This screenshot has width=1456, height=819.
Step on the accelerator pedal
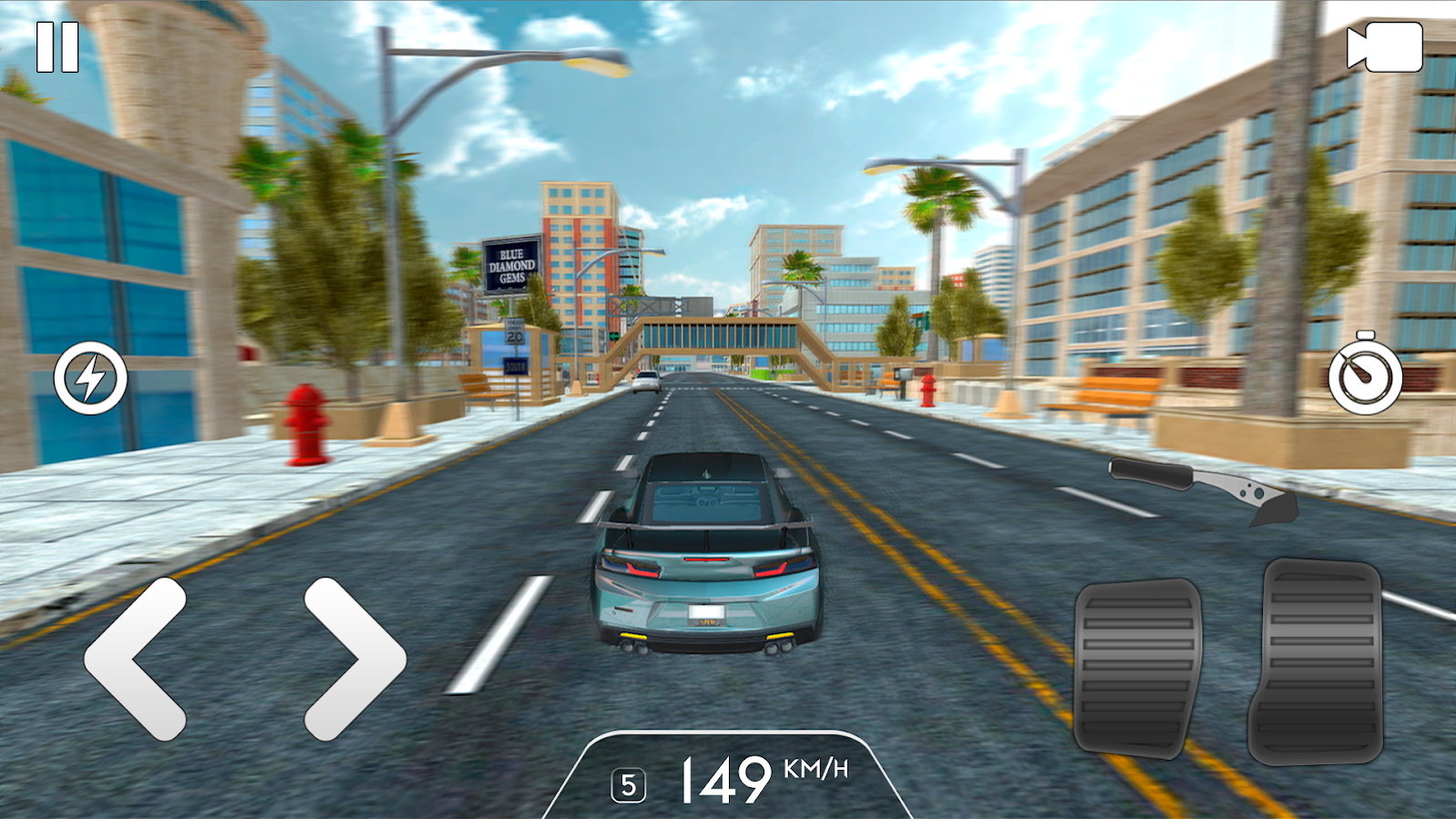click(x=1315, y=660)
